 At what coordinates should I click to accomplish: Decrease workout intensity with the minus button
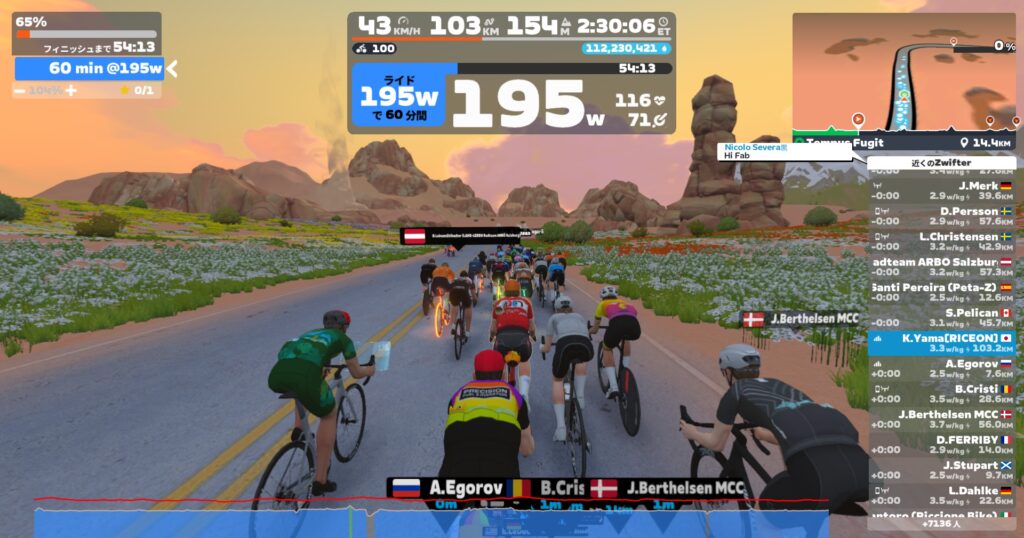19,91
